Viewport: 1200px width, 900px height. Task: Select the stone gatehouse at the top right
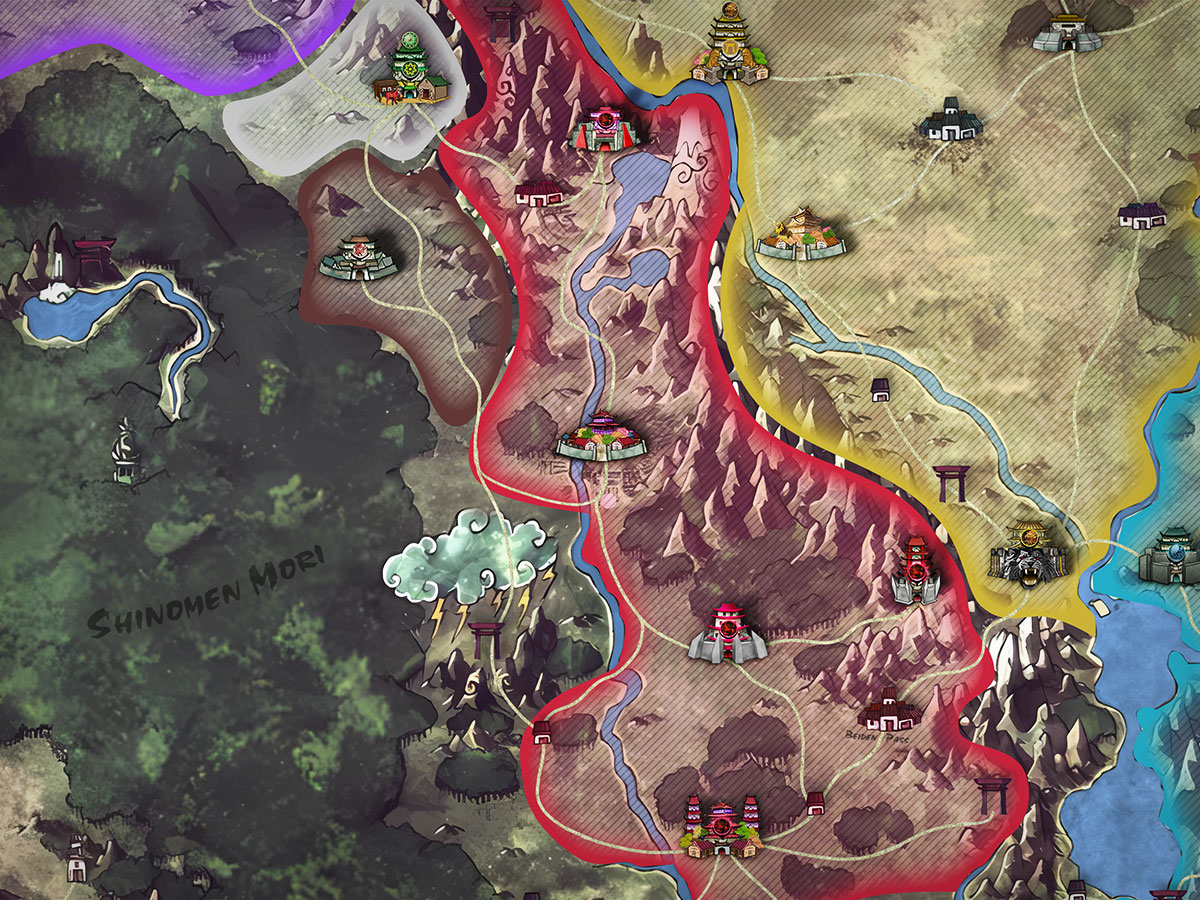pyautogui.click(x=1067, y=32)
